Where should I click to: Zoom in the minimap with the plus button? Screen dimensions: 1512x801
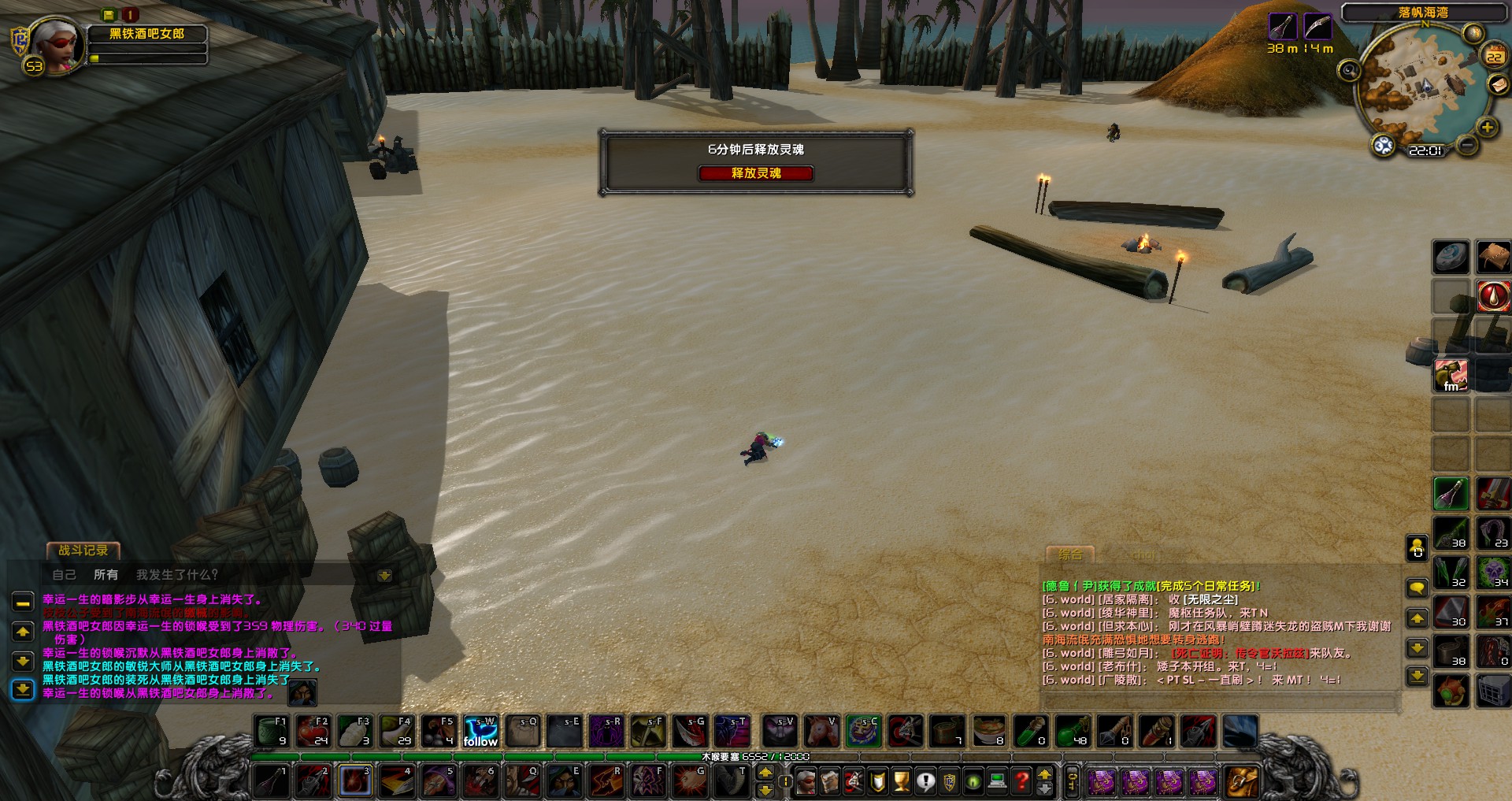(x=1487, y=127)
